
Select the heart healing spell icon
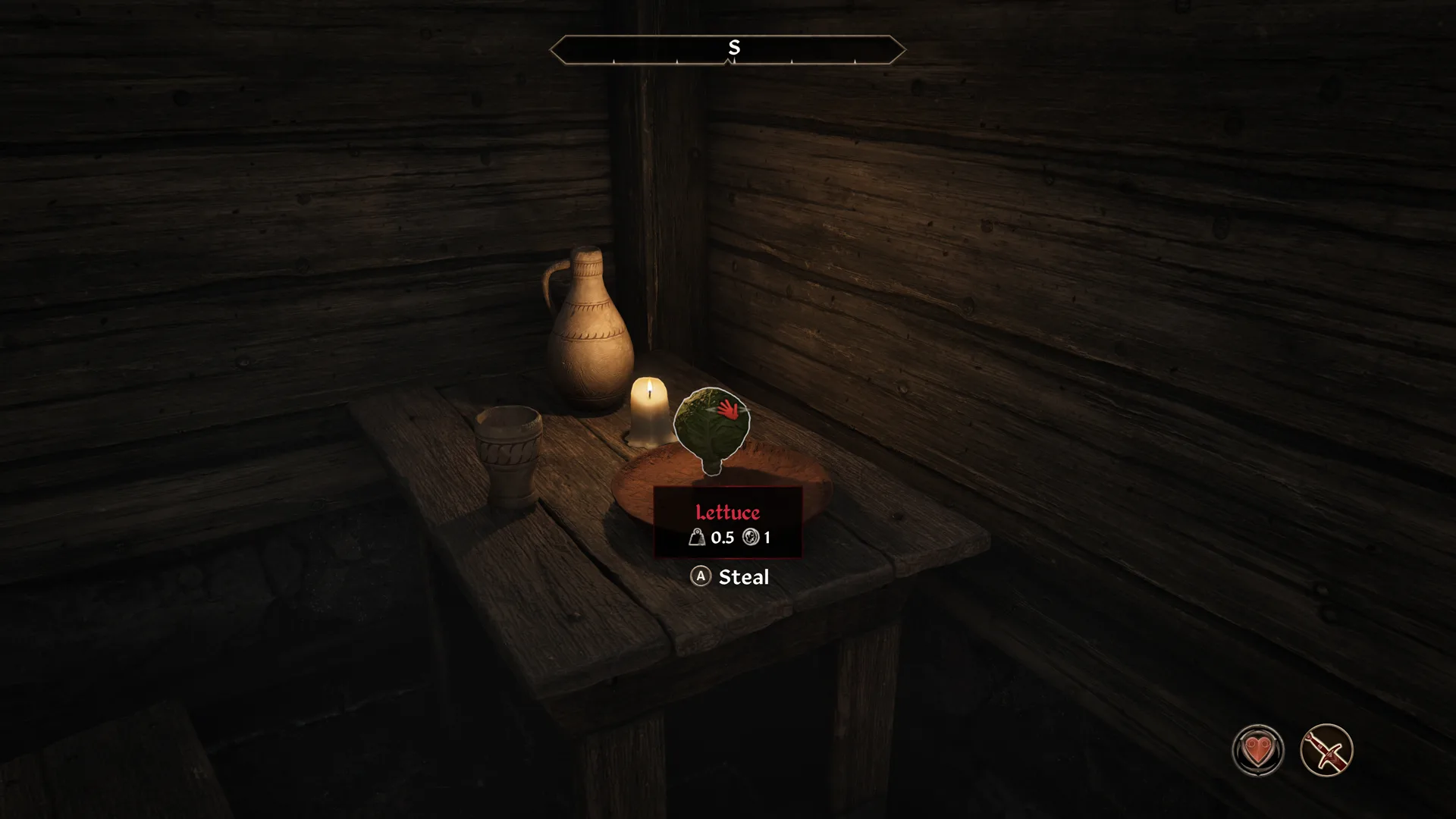point(1258,751)
